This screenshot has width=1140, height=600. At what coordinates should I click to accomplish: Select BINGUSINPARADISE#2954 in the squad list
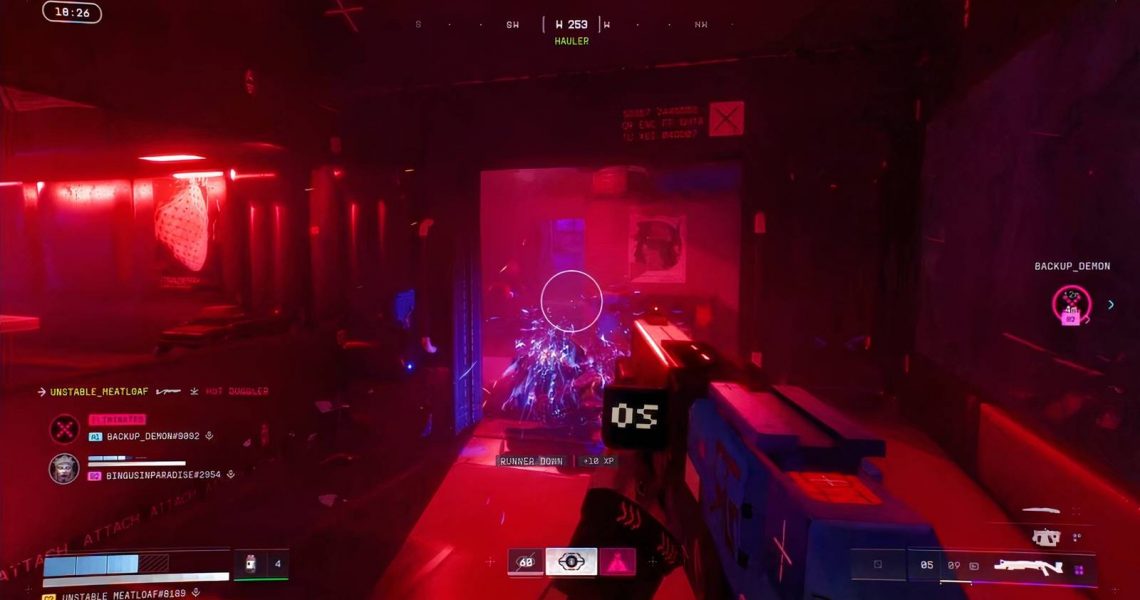[165, 475]
